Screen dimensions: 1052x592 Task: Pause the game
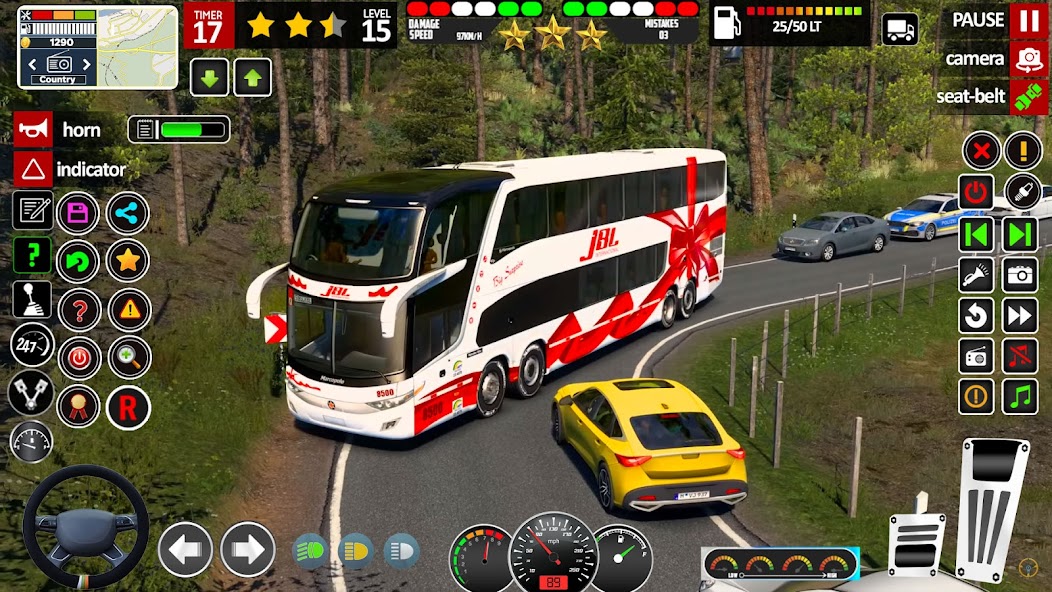tap(1029, 20)
